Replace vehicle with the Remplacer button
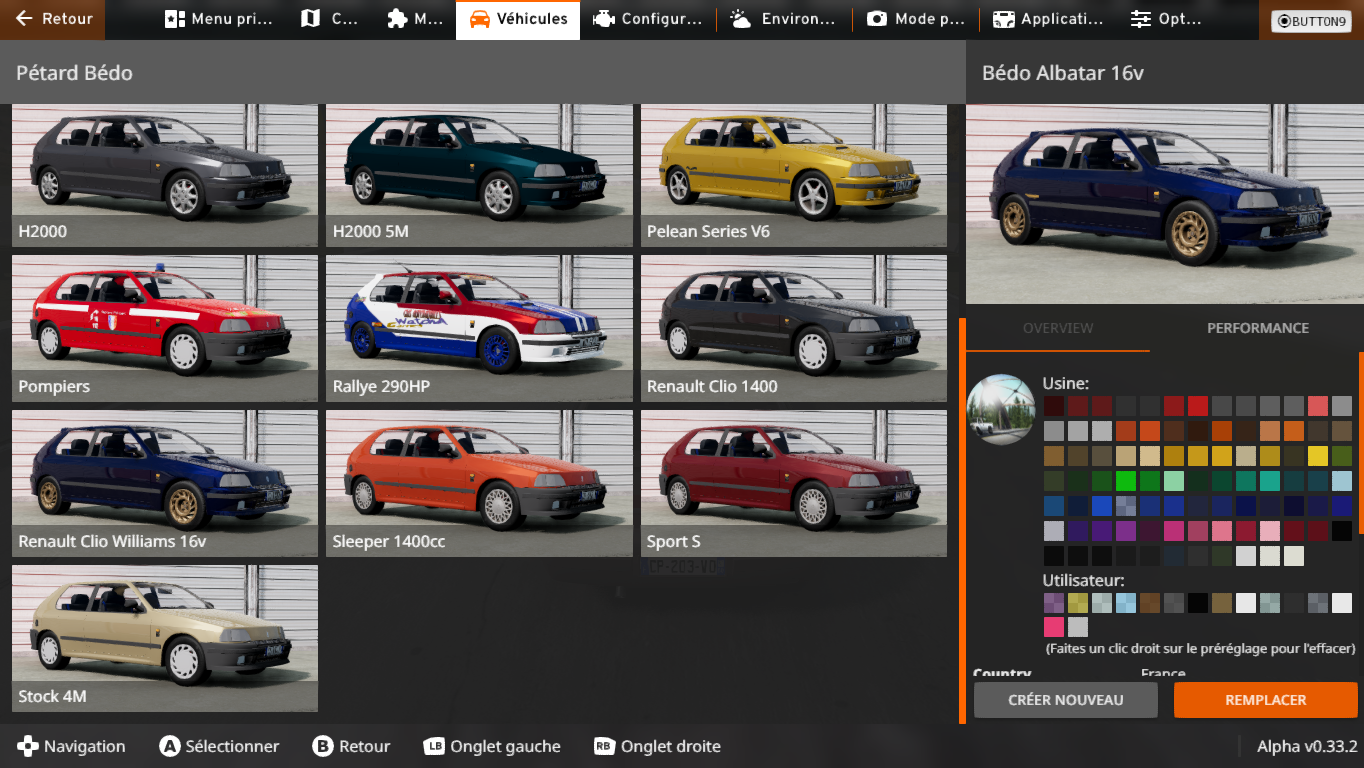Image resolution: width=1364 pixels, height=768 pixels. [1265, 700]
